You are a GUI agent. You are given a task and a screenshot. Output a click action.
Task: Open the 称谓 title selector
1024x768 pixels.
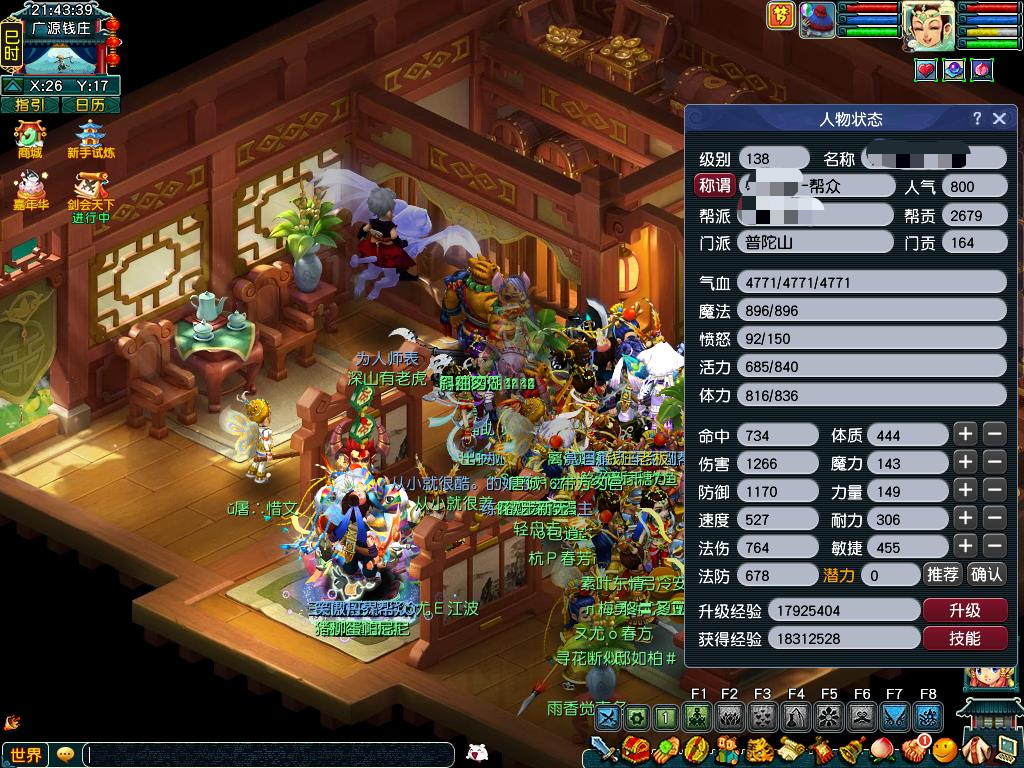coord(715,186)
